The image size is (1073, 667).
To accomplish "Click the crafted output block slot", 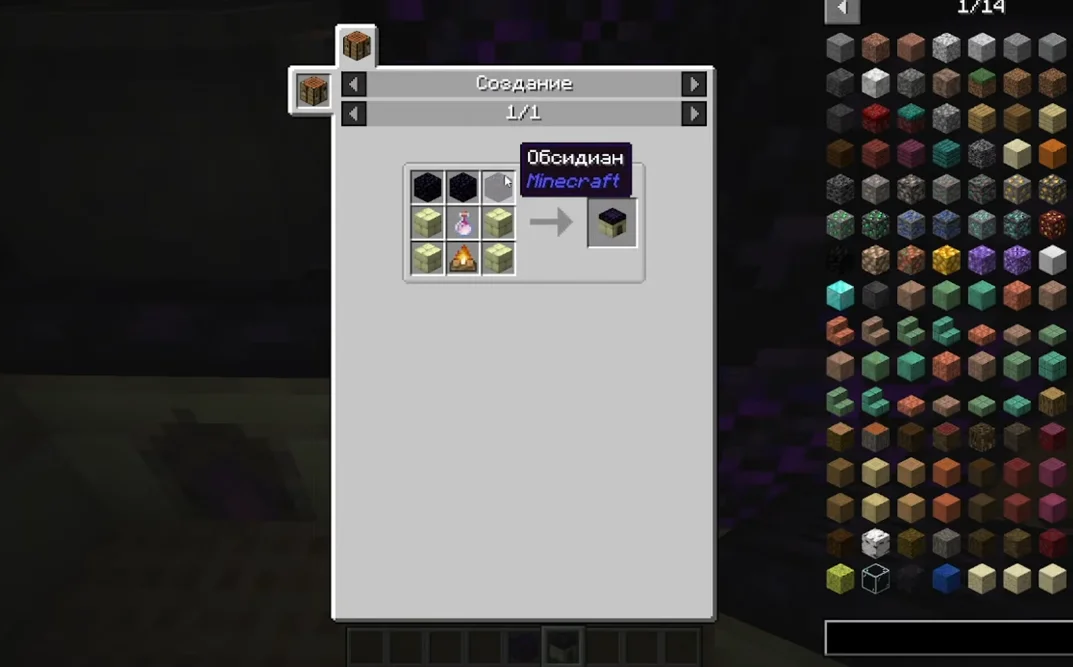I will (x=612, y=222).
